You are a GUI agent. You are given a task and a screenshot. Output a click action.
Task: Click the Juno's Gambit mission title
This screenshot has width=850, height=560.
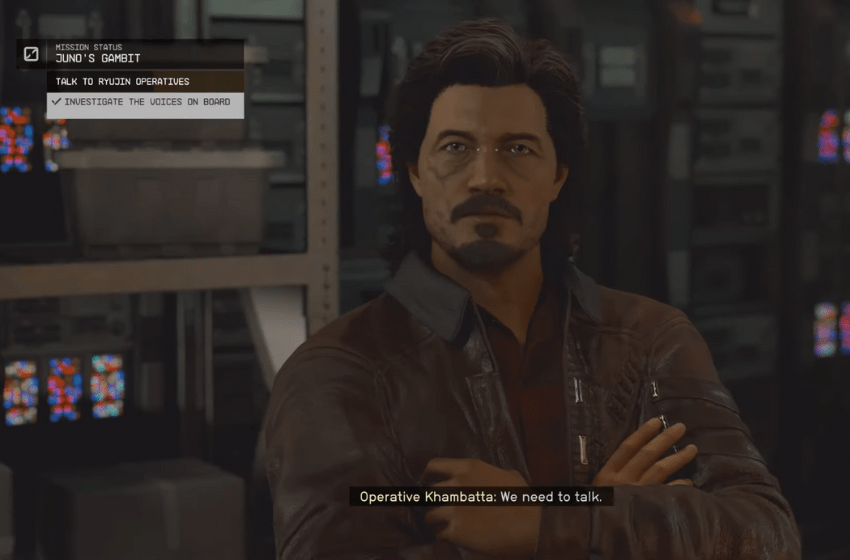point(98,59)
